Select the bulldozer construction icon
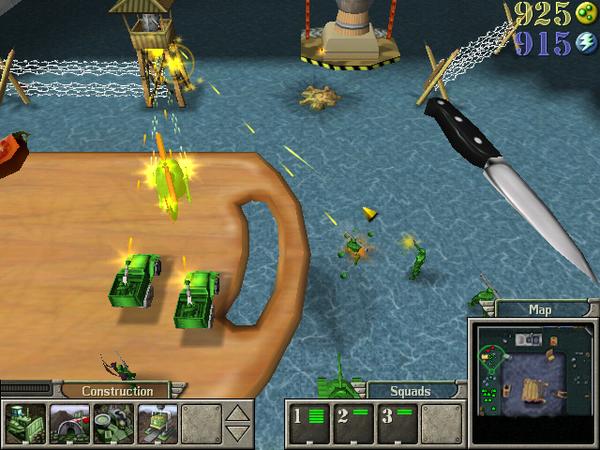This screenshot has height=450, width=600. (x=23, y=423)
